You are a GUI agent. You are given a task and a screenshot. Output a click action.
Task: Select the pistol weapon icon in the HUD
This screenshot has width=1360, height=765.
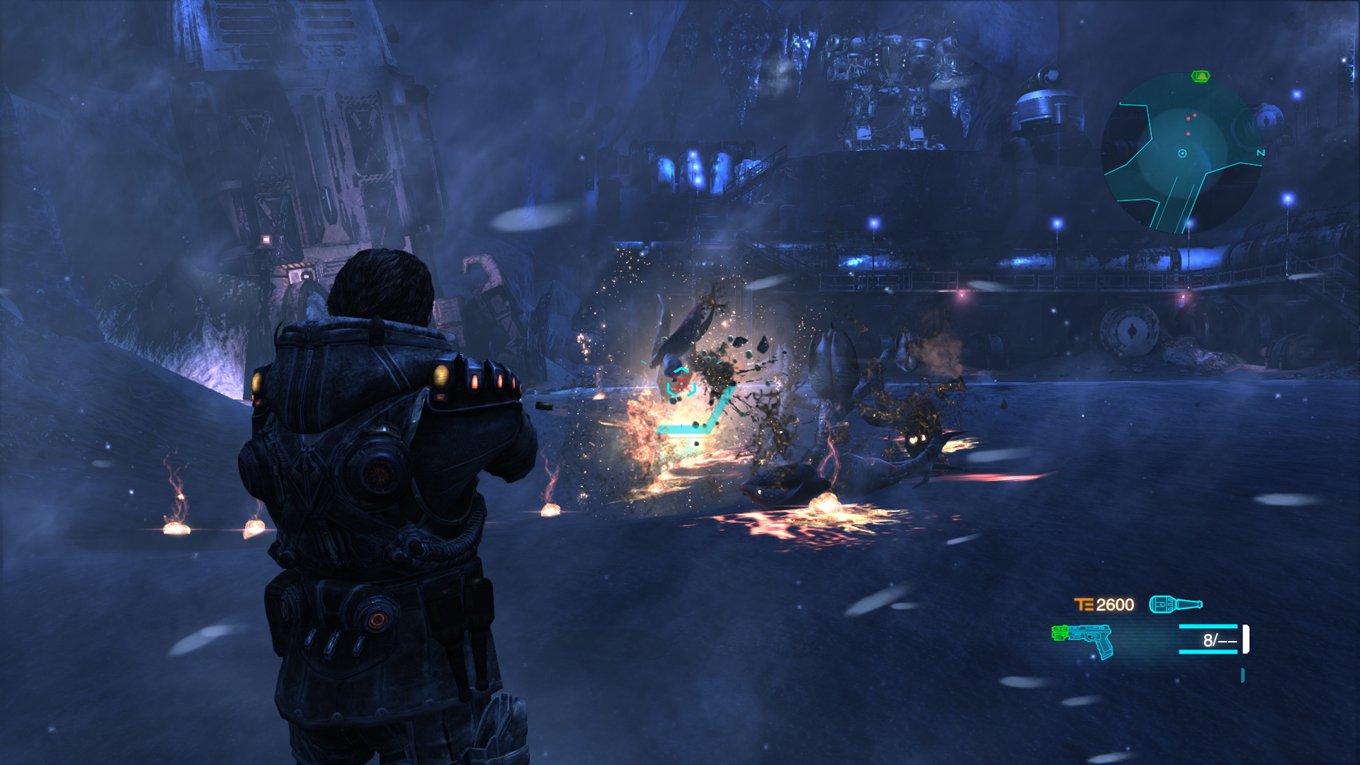(1090, 638)
